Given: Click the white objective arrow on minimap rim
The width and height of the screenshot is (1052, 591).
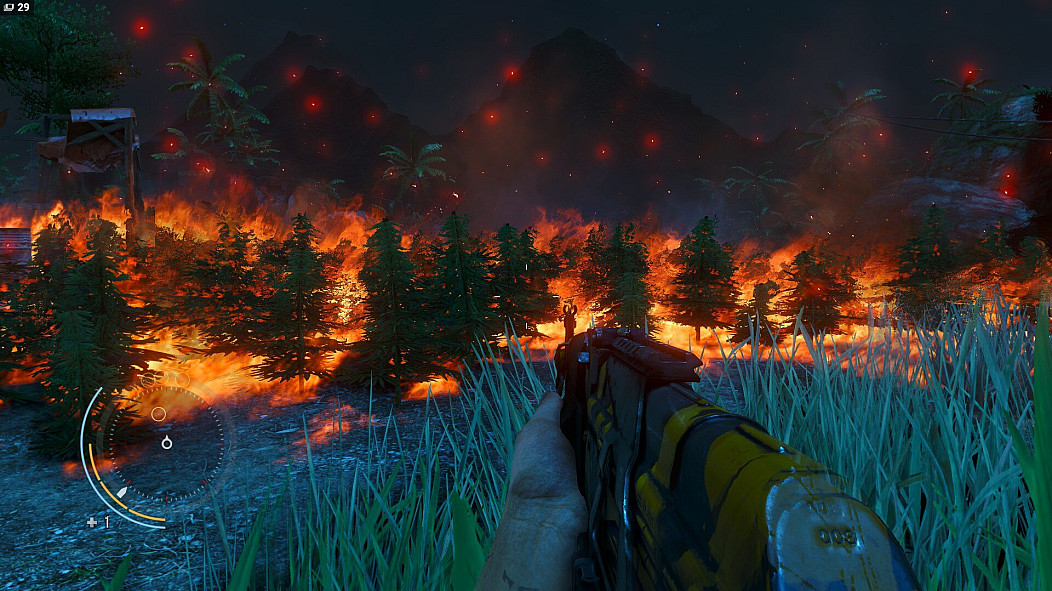Looking at the screenshot, I should click(122, 493).
